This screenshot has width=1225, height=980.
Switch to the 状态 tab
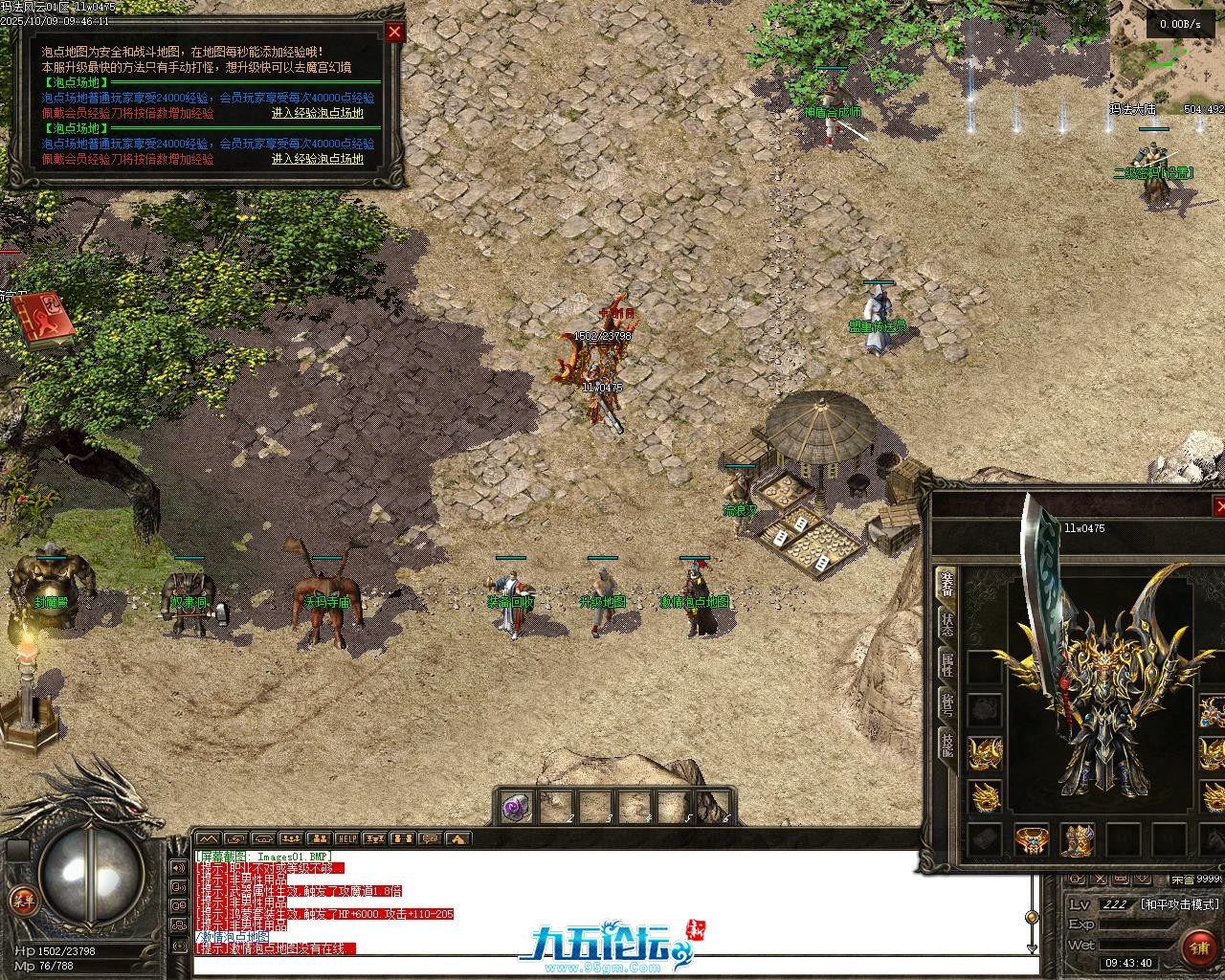(946, 624)
